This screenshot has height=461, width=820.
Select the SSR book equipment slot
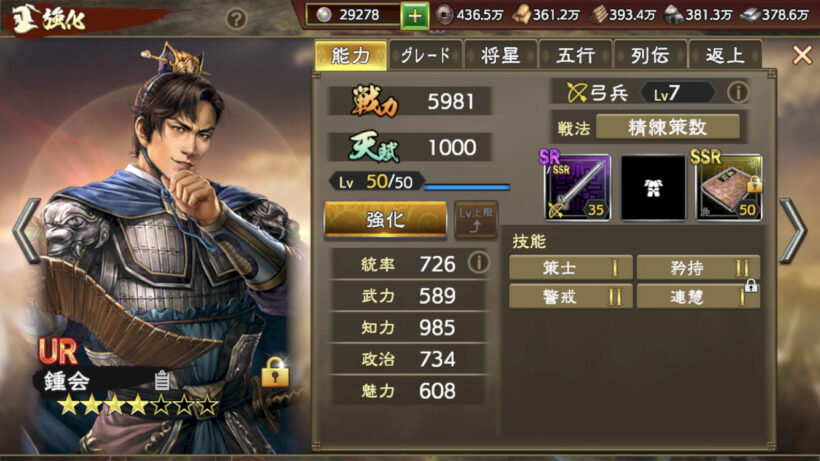pos(729,187)
